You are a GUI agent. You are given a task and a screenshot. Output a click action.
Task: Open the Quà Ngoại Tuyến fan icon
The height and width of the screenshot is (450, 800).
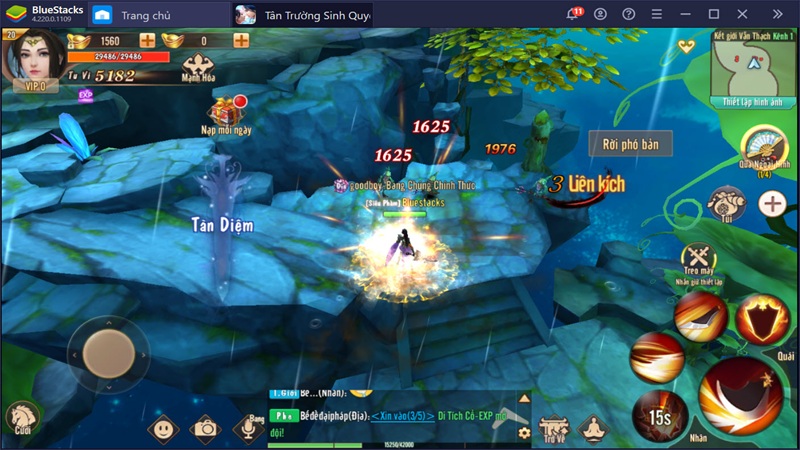[765, 148]
